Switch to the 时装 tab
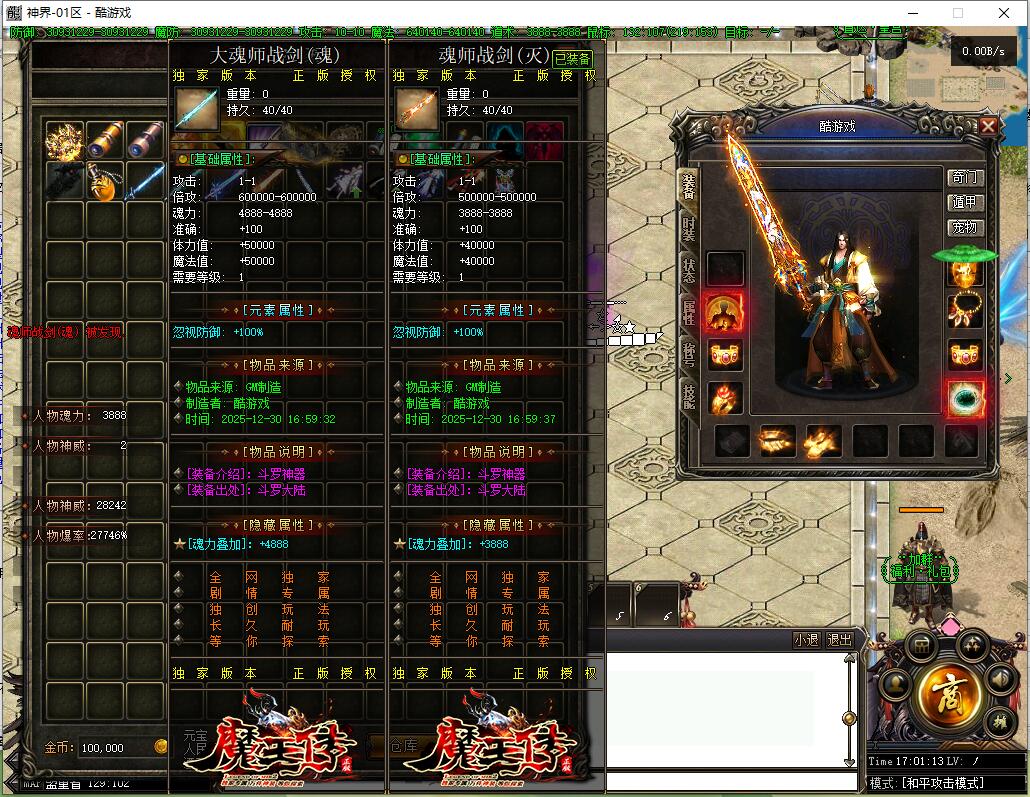The image size is (1030, 797). point(689,229)
